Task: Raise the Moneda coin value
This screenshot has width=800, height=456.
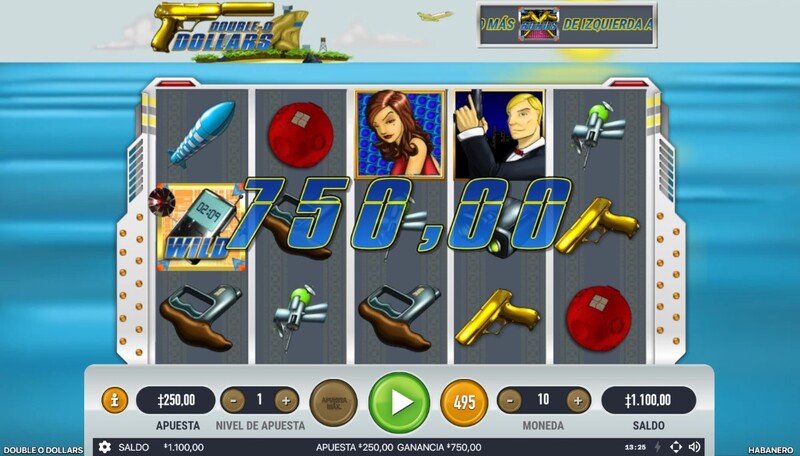Action: coord(577,400)
